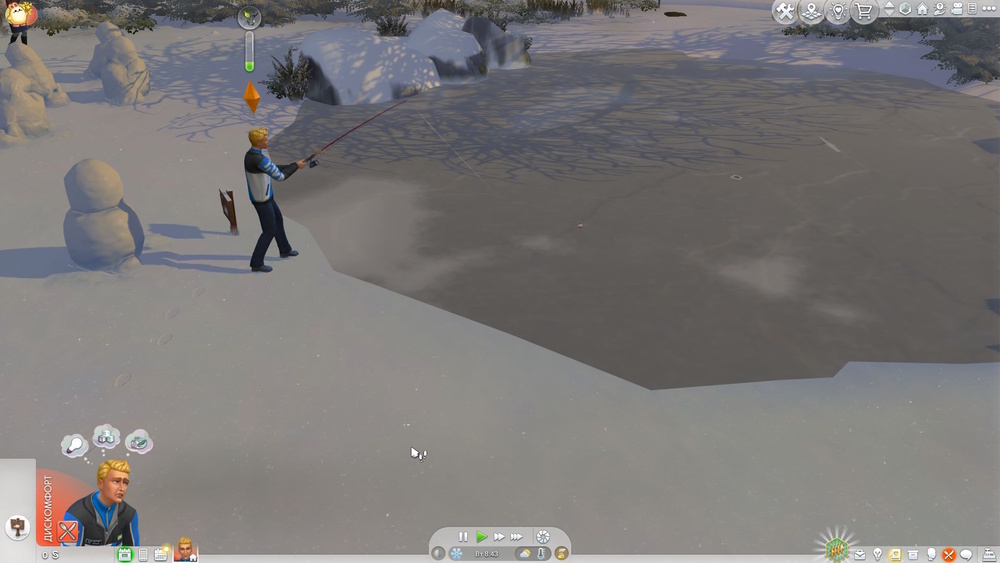Open the Aspirations lightbulb panel
Viewport: 1000px width, 563px height.
coord(877,554)
